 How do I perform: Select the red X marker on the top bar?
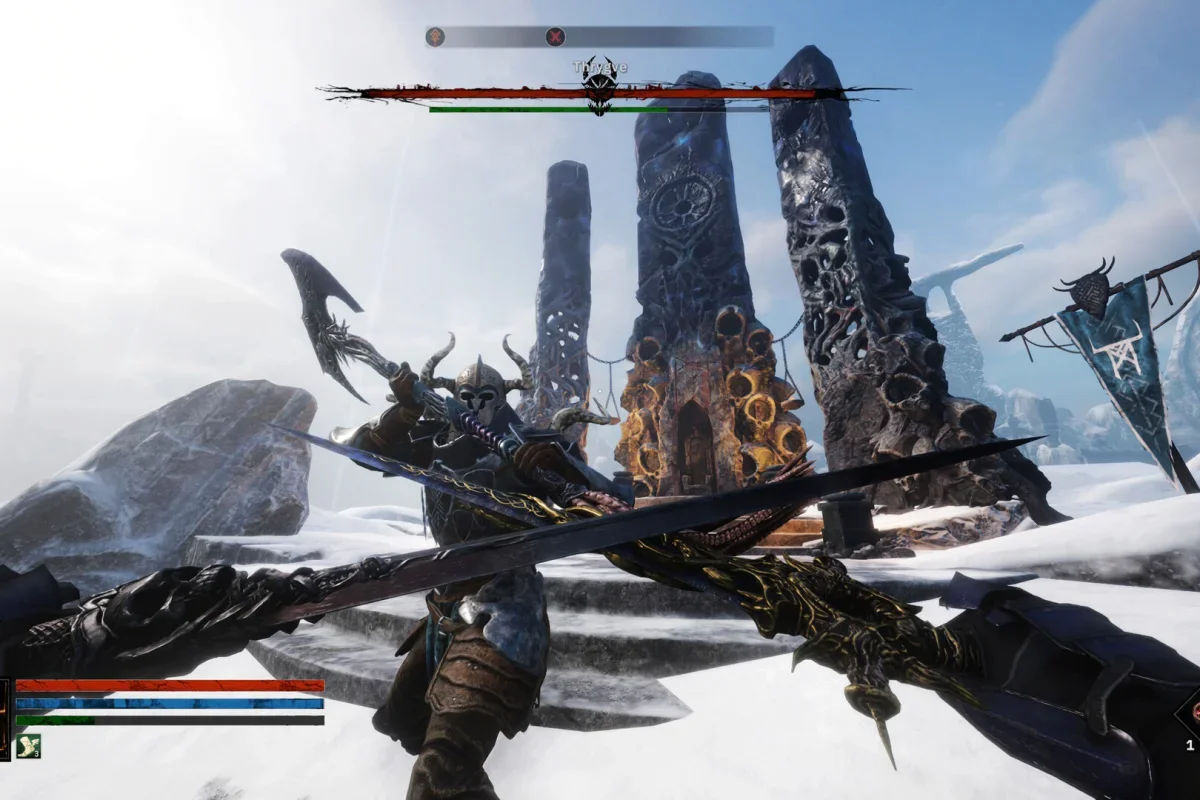pyautogui.click(x=555, y=37)
